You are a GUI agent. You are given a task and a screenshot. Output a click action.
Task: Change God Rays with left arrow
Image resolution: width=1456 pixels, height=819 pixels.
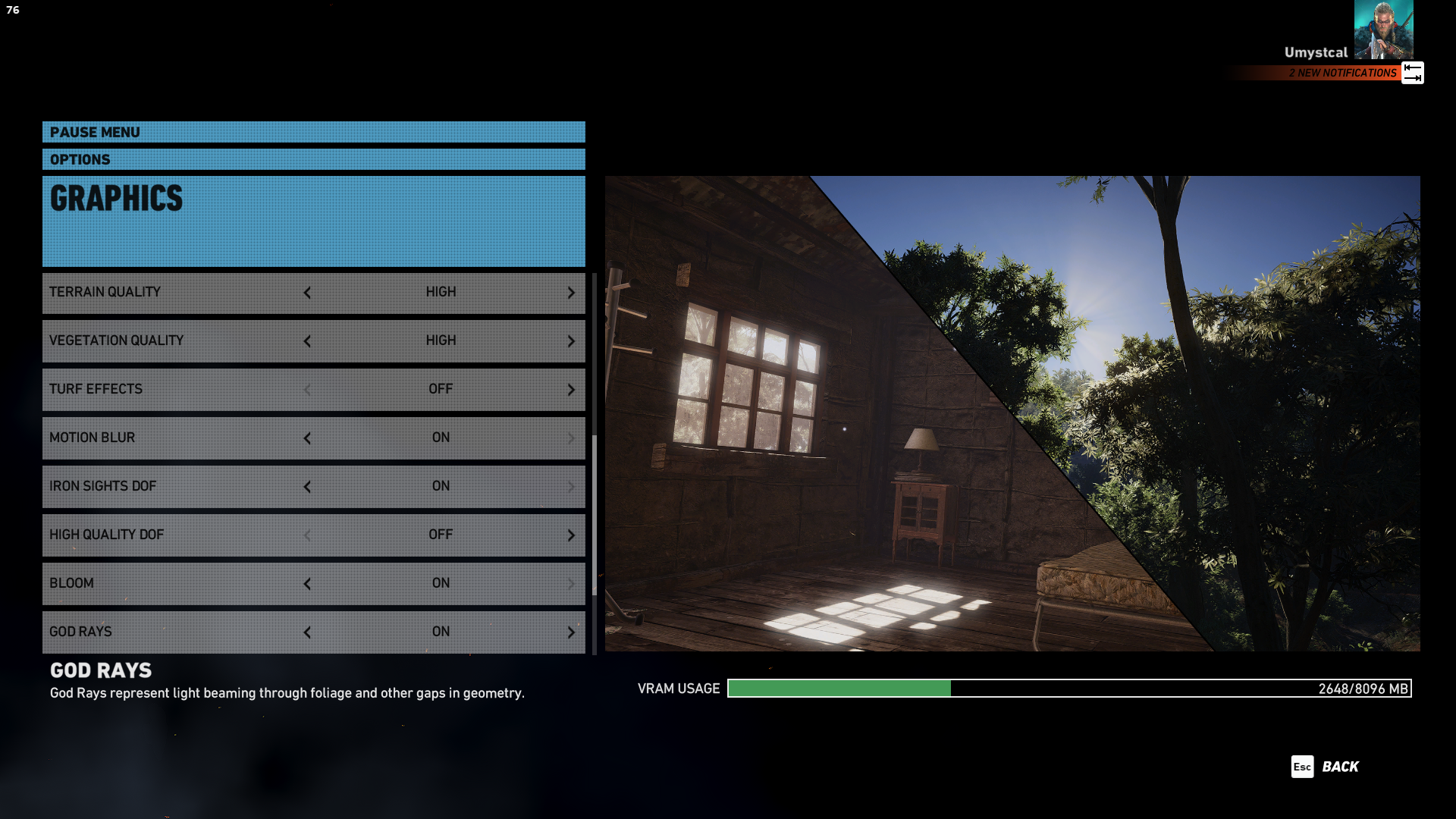(x=307, y=632)
